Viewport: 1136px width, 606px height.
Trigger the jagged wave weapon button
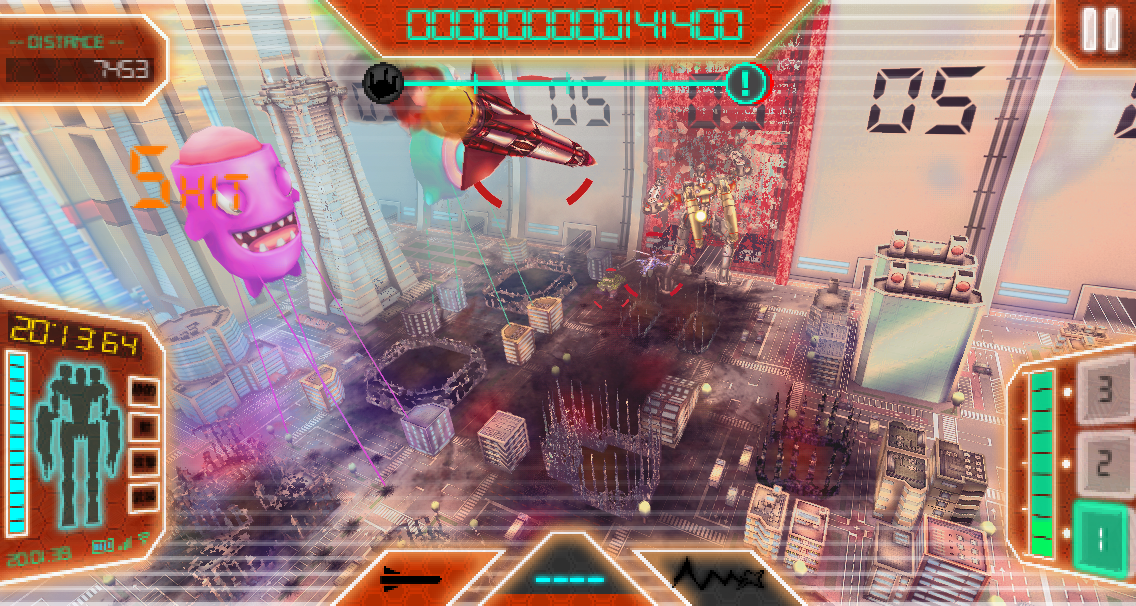[718, 577]
